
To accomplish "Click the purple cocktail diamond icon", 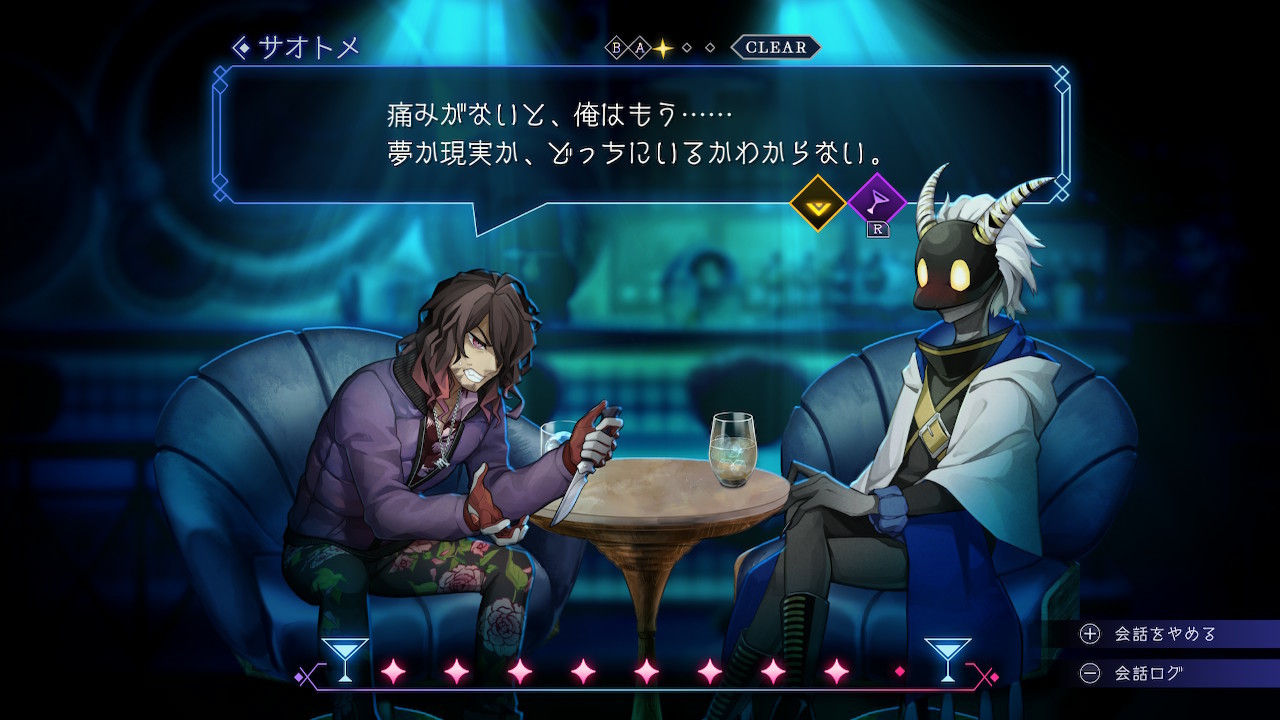I will click(876, 203).
